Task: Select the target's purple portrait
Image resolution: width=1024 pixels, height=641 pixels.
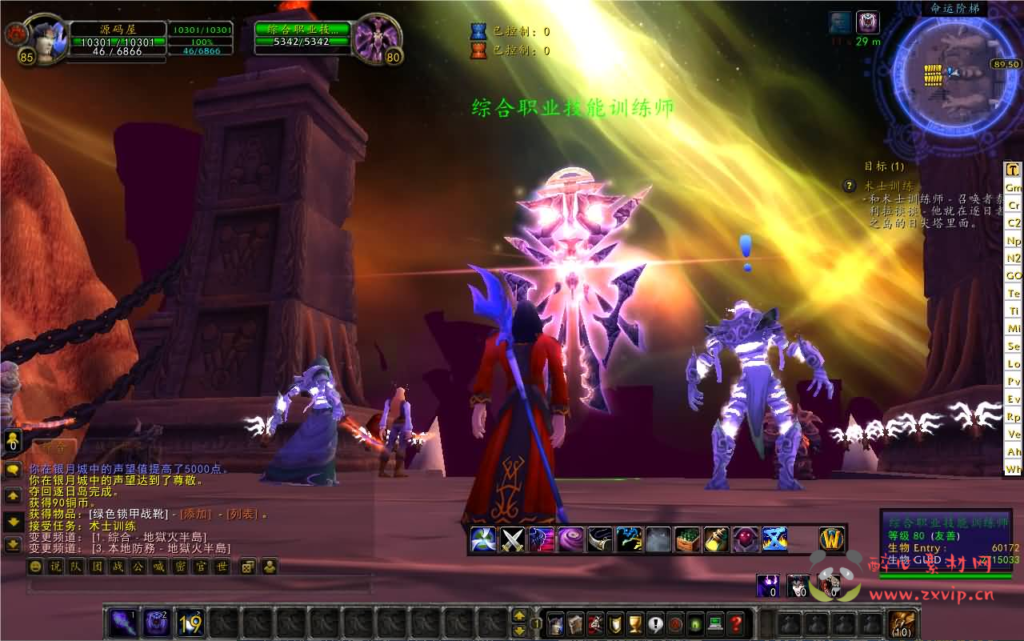Action: click(378, 40)
